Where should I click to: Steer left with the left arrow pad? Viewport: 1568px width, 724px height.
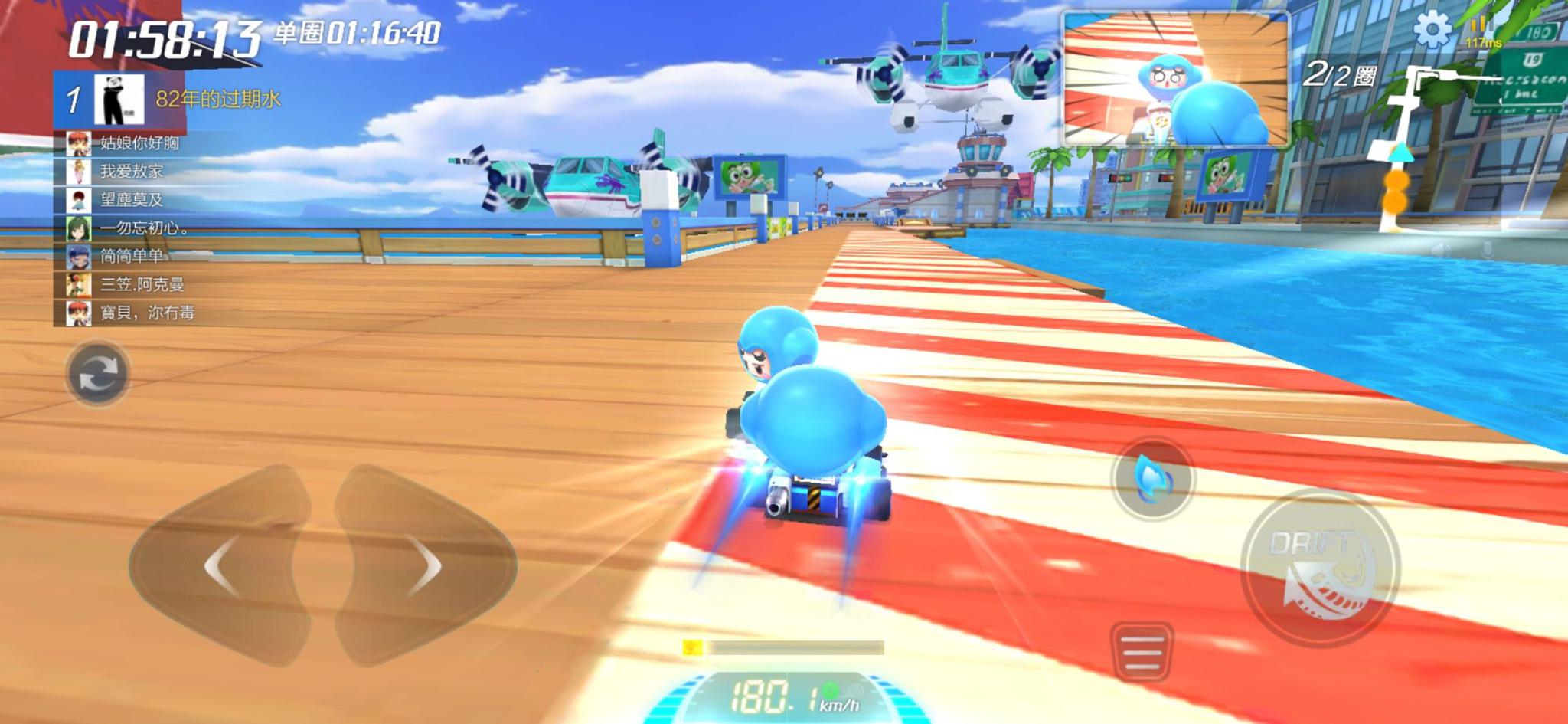point(220,565)
